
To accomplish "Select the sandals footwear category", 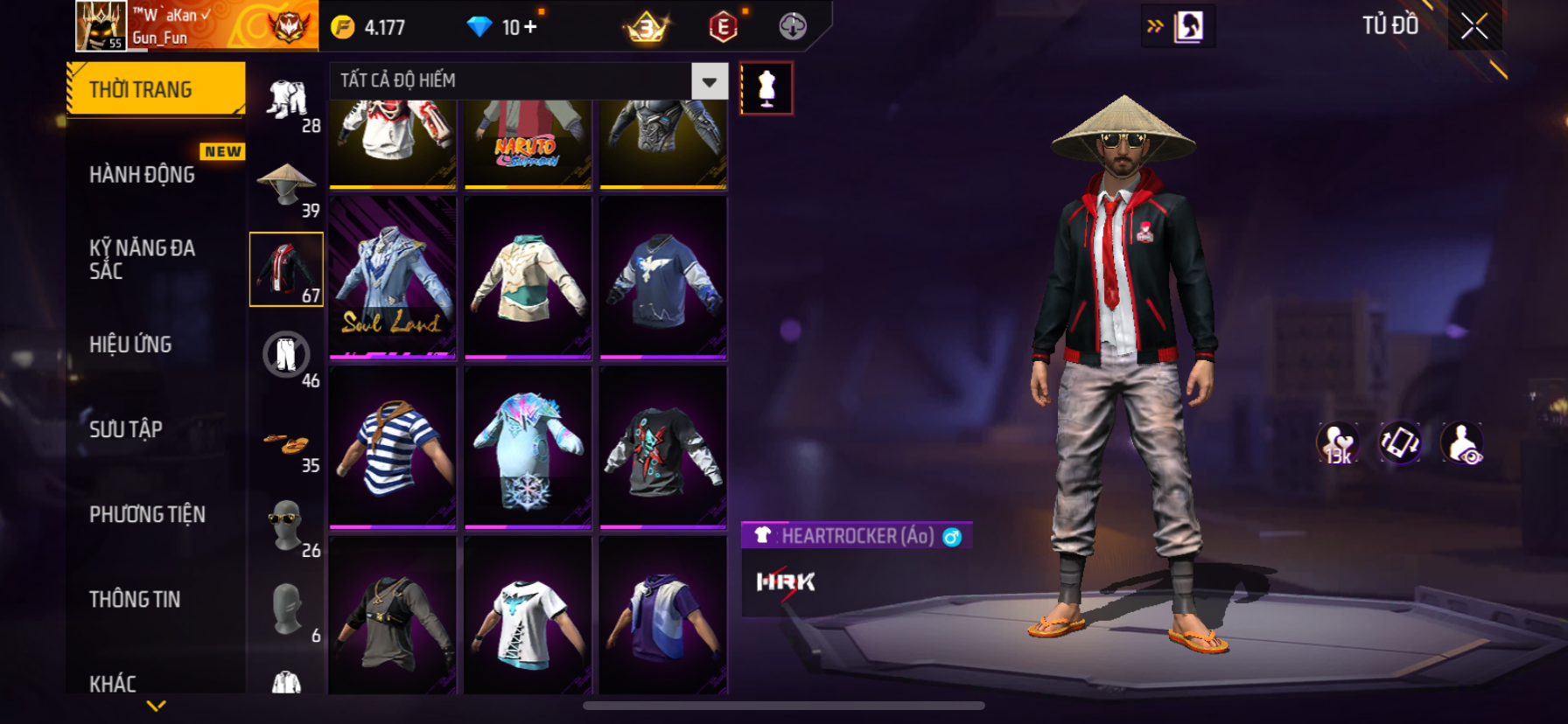I will click(x=287, y=444).
